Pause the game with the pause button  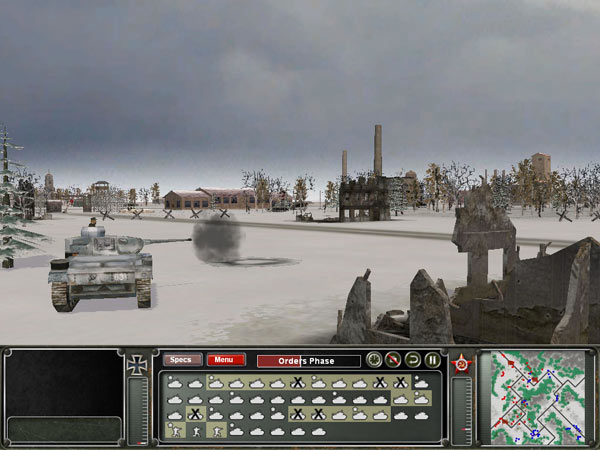click(433, 360)
